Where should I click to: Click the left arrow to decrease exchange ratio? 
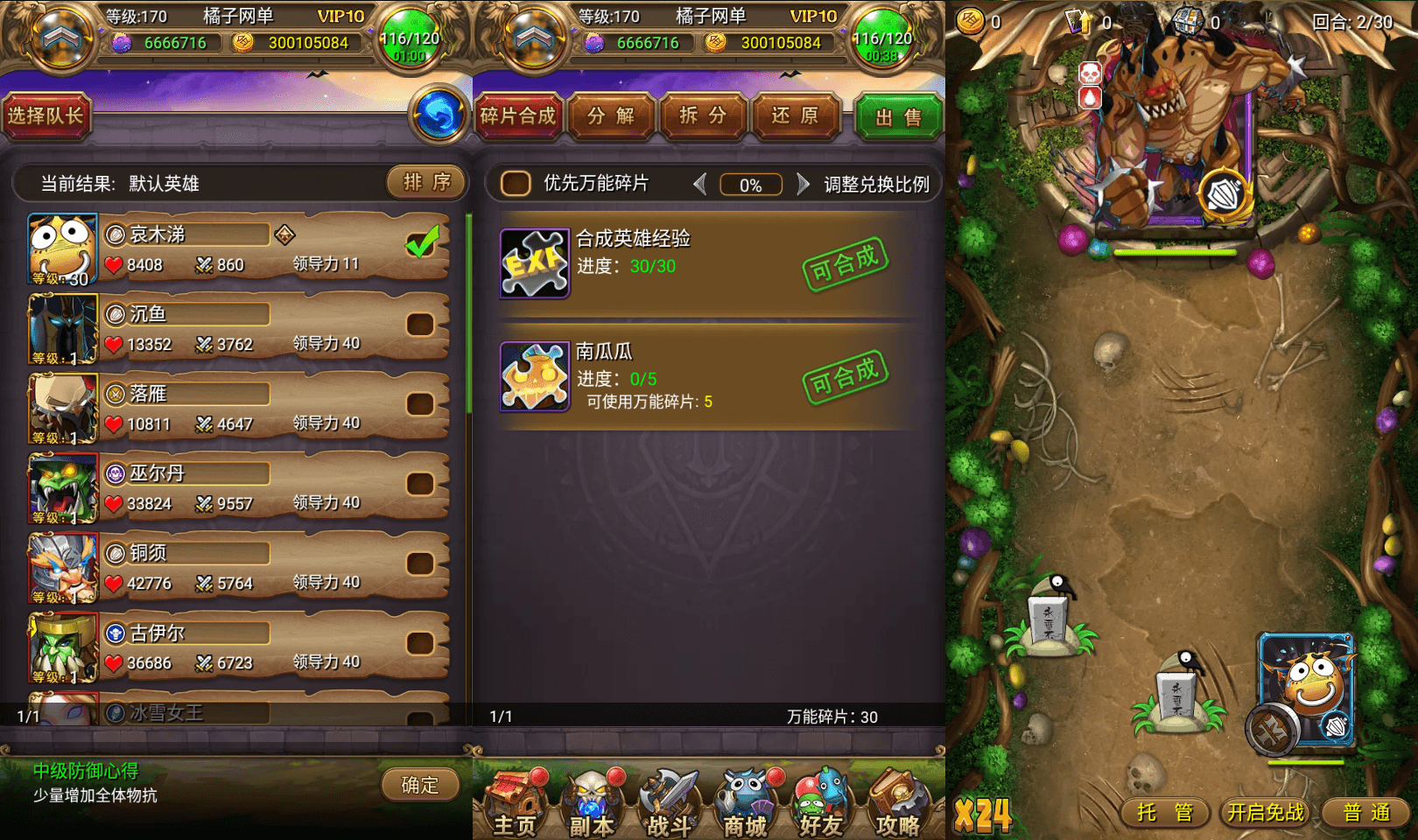point(700,184)
